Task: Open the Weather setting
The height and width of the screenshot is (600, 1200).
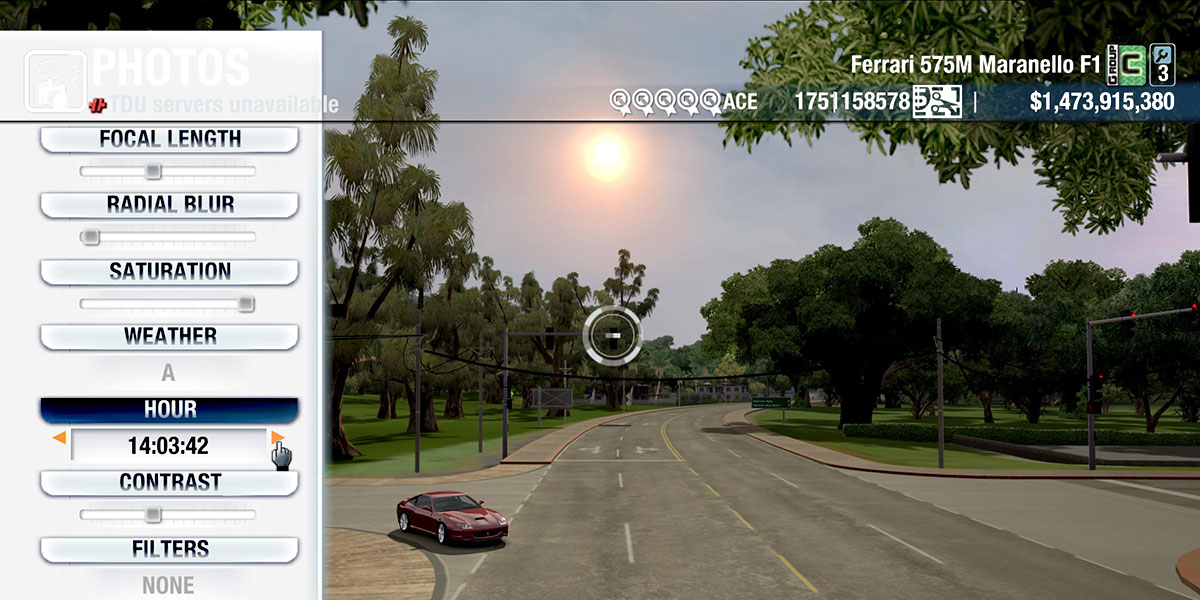Action: point(169,336)
